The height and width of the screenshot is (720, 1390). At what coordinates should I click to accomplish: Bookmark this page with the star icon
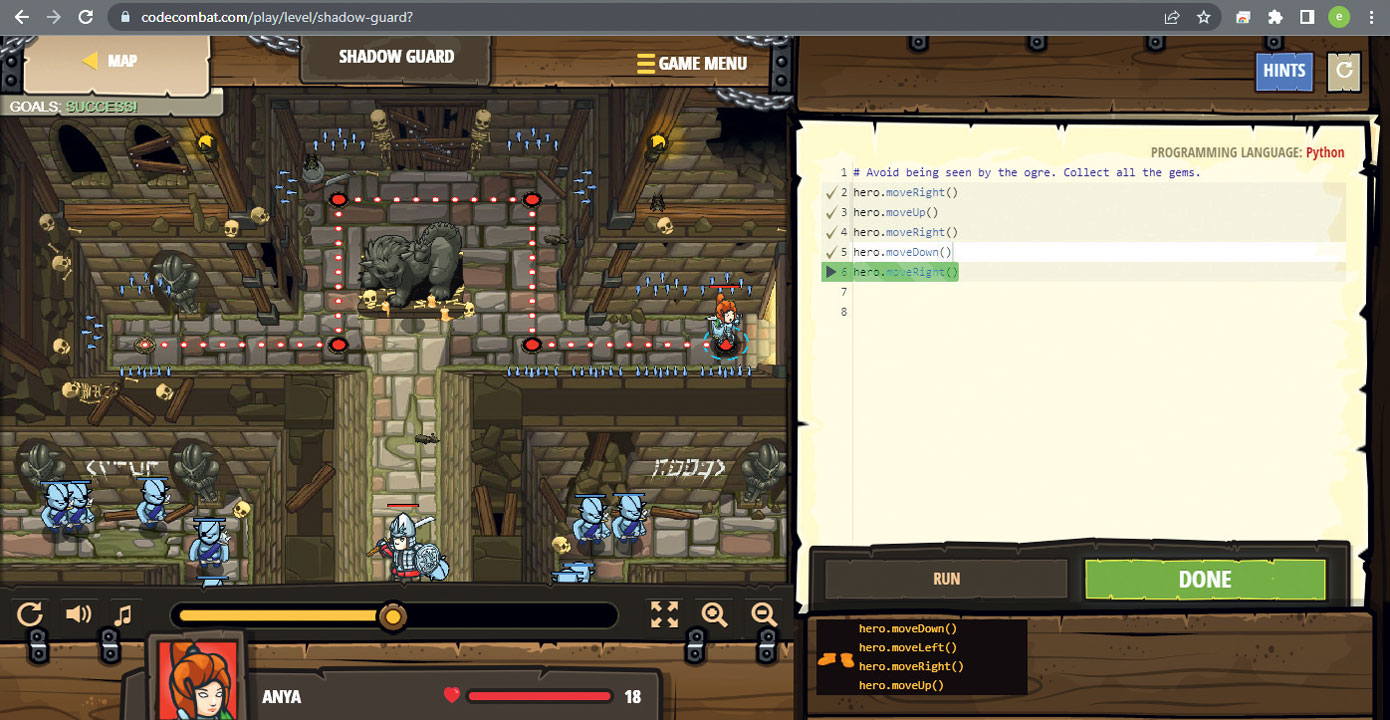point(1204,17)
